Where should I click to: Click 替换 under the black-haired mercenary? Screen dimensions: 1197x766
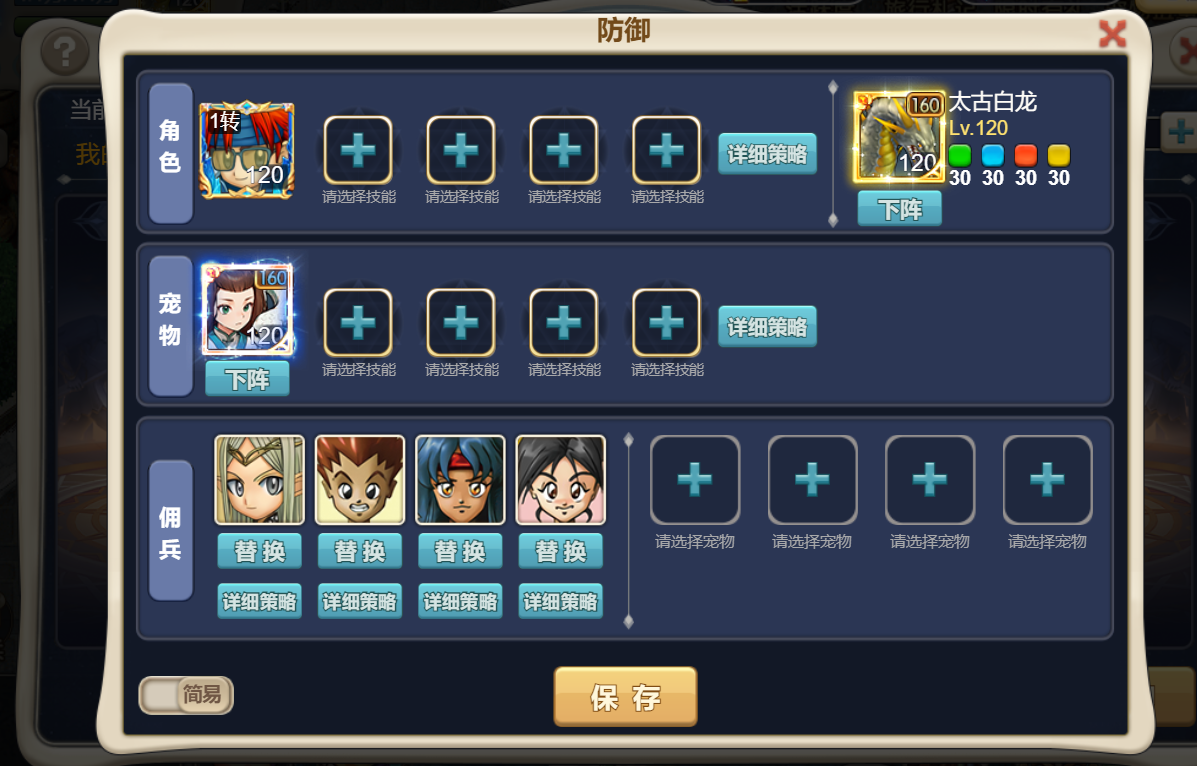560,551
